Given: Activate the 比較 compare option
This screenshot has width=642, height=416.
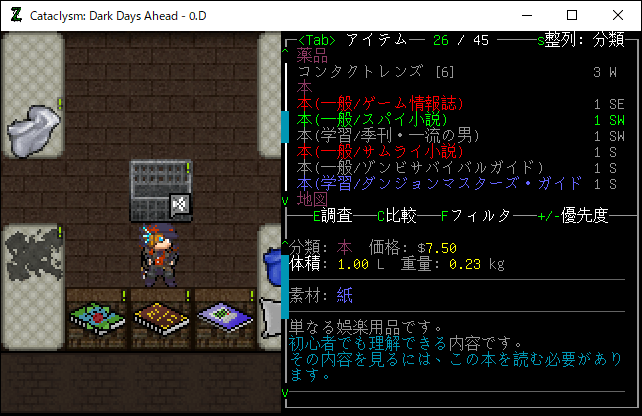Looking at the screenshot, I should coord(396,215).
